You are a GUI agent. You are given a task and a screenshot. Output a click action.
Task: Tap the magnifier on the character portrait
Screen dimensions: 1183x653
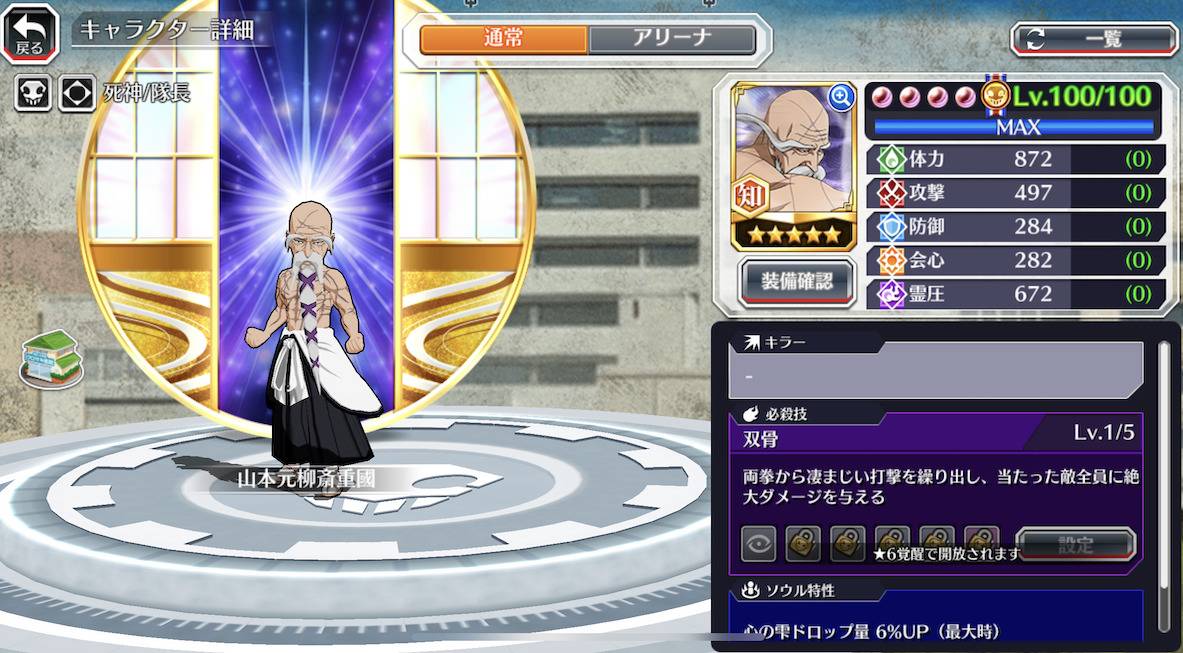click(x=841, y=96)
